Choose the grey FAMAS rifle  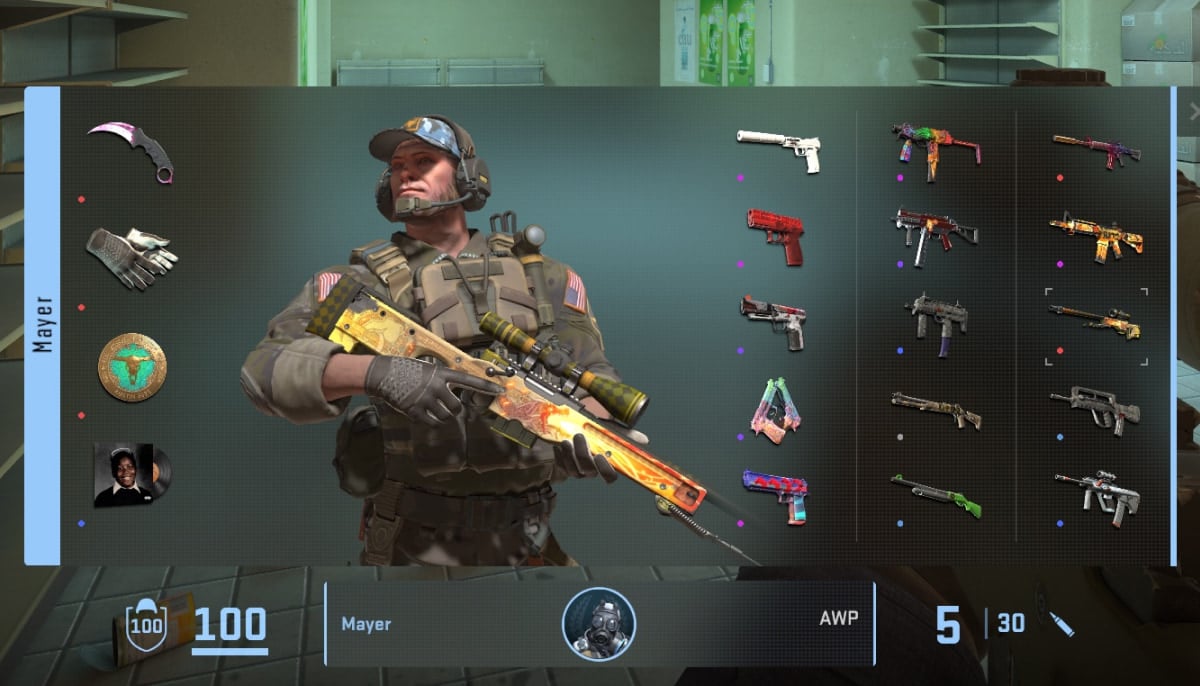pyautogui.click(x=1096, y=408)
